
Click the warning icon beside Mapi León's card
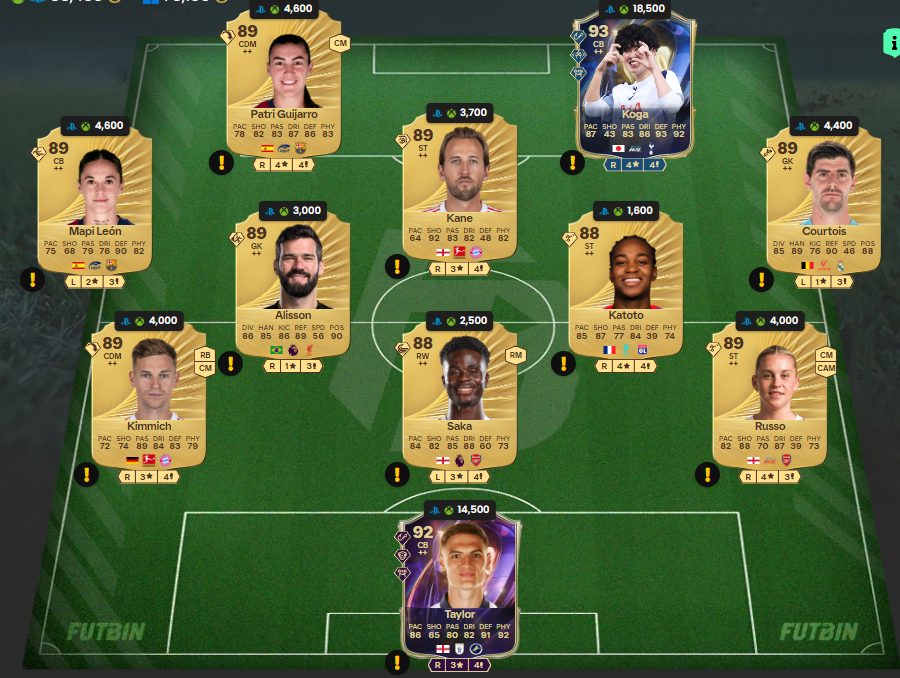(x=31, y=279)
